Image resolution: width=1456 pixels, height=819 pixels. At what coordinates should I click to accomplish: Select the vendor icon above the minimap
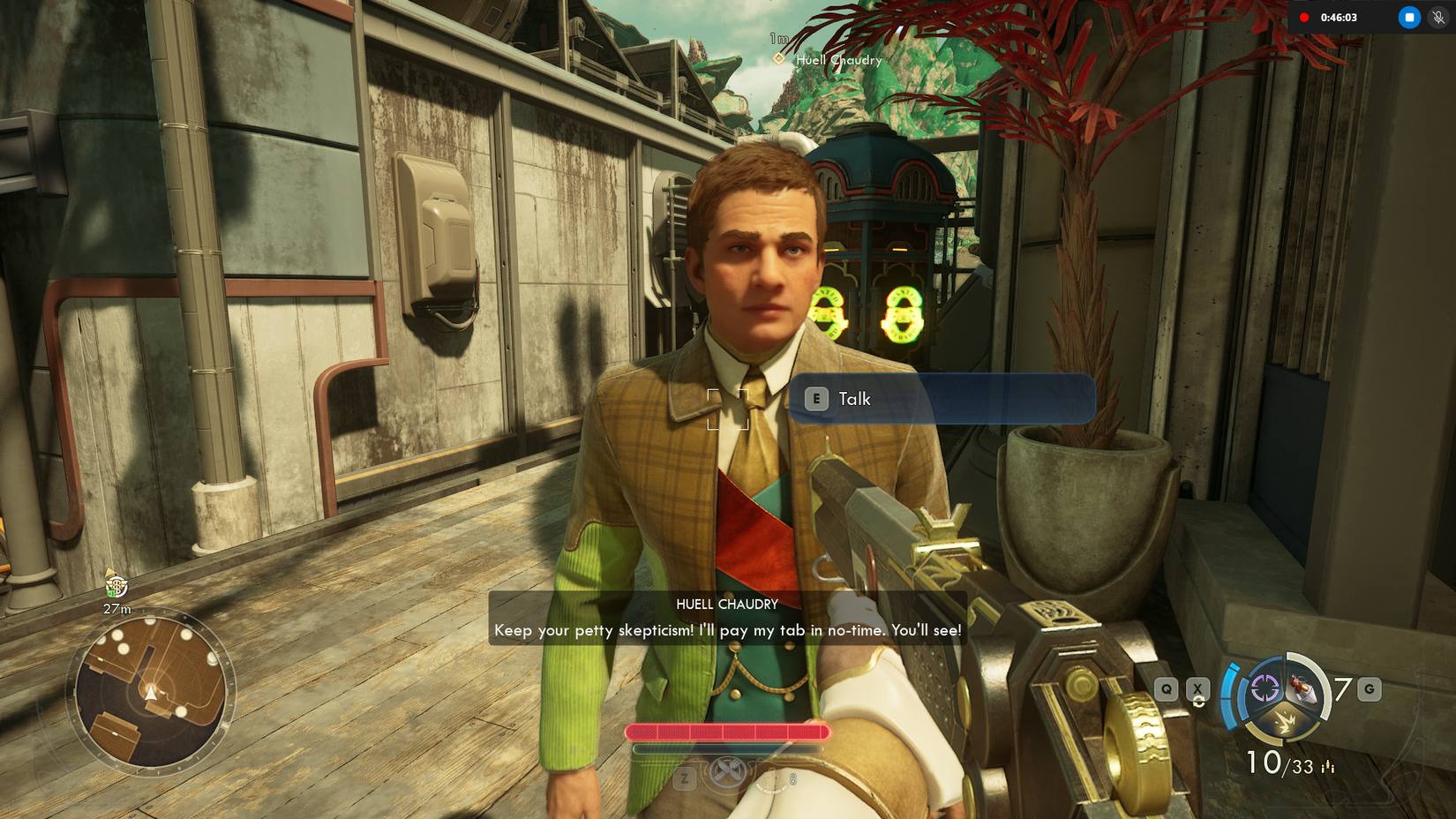(x=117, y=586)
